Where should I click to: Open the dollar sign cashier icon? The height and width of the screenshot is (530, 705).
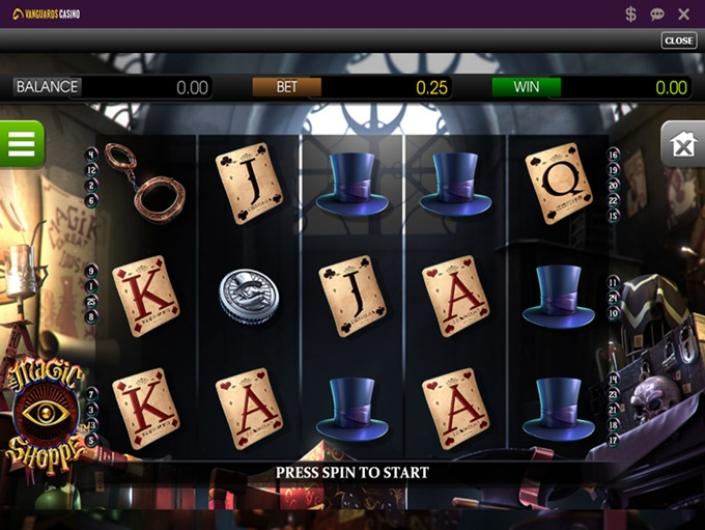(631, 14)
